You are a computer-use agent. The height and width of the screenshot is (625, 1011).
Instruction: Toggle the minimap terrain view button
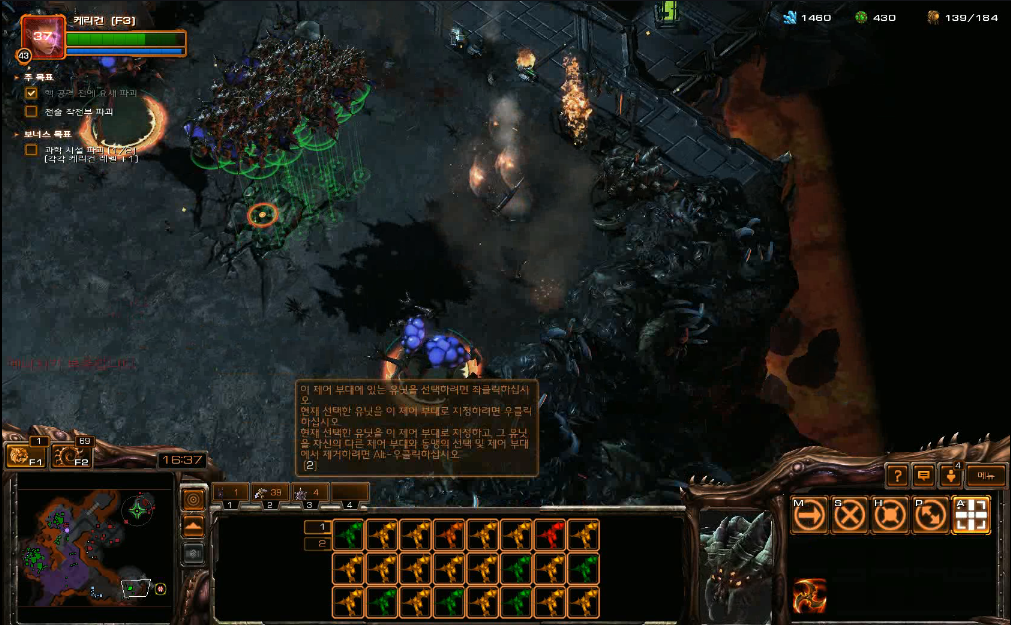[x=194, y=525]
